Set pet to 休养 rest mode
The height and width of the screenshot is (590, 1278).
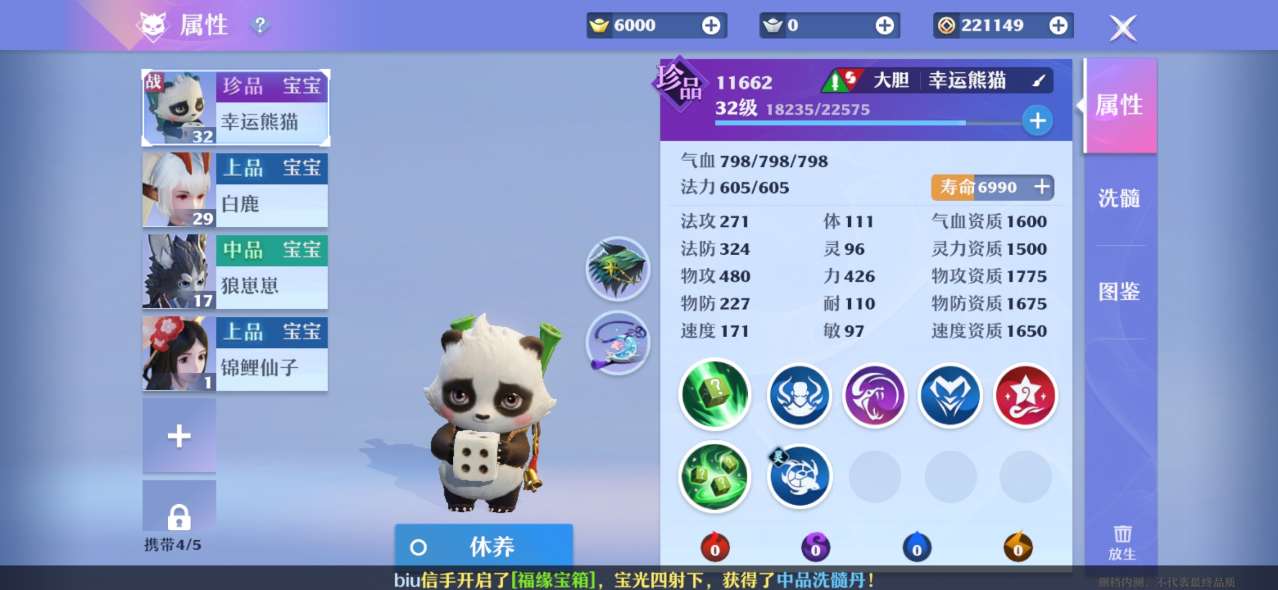point(483,546)
